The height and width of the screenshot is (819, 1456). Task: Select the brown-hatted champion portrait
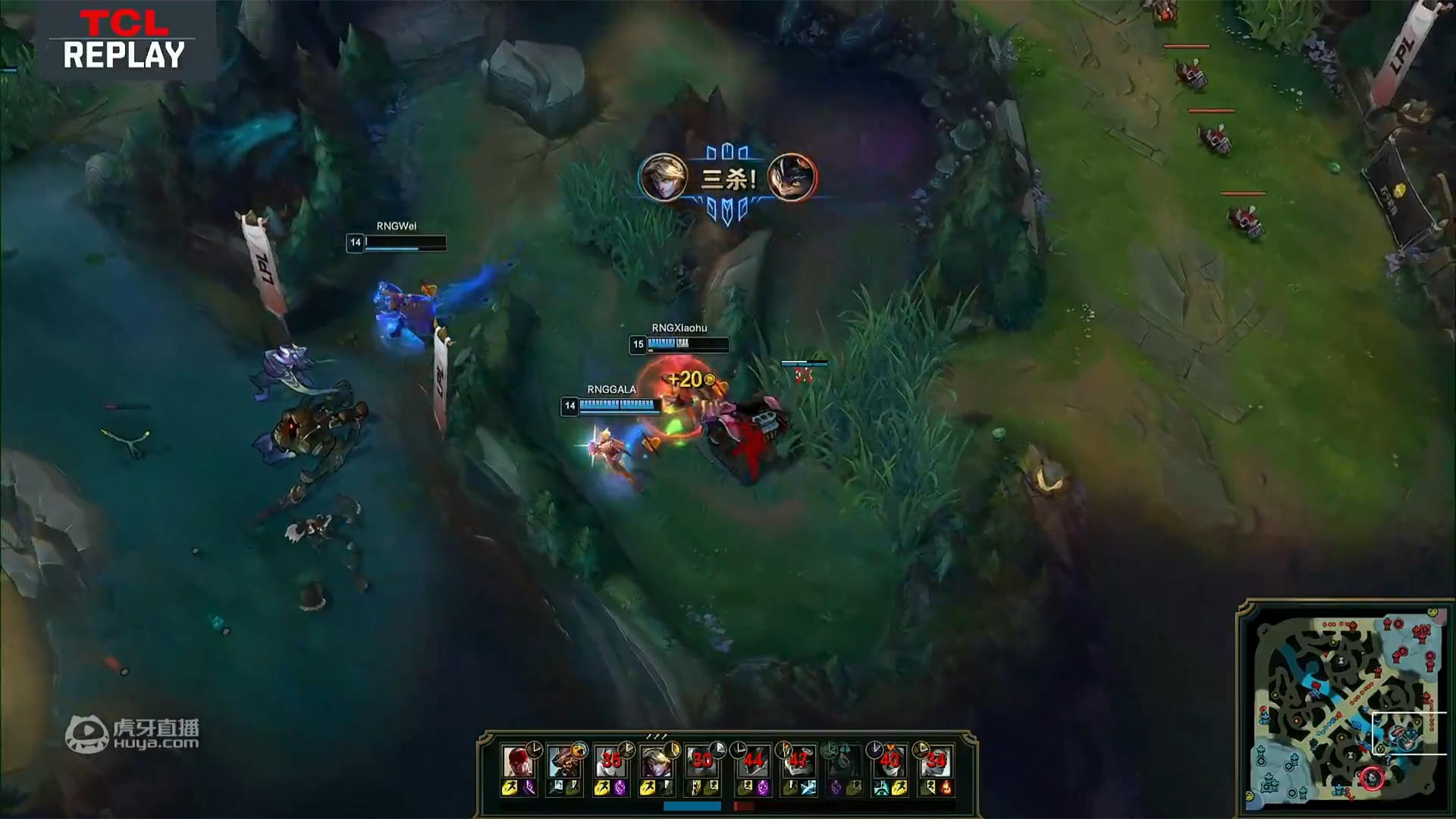563,761
